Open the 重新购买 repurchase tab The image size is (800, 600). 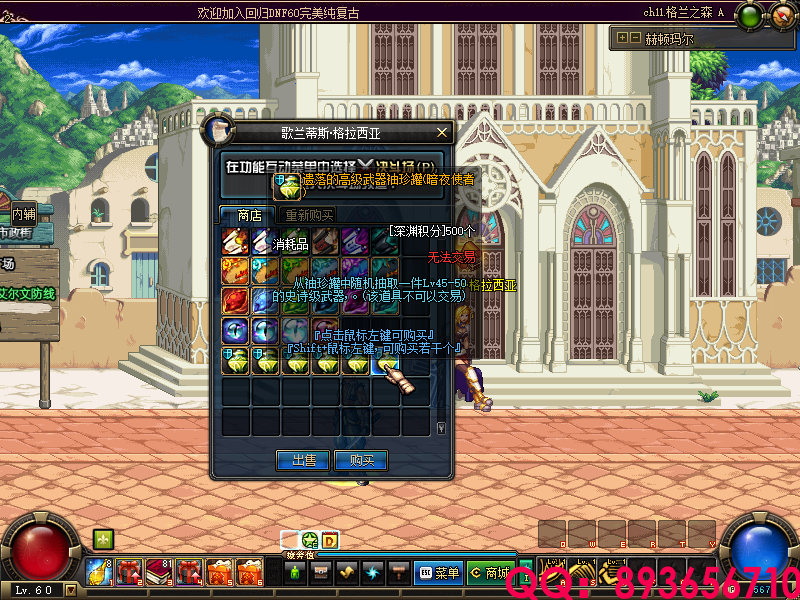309,215
